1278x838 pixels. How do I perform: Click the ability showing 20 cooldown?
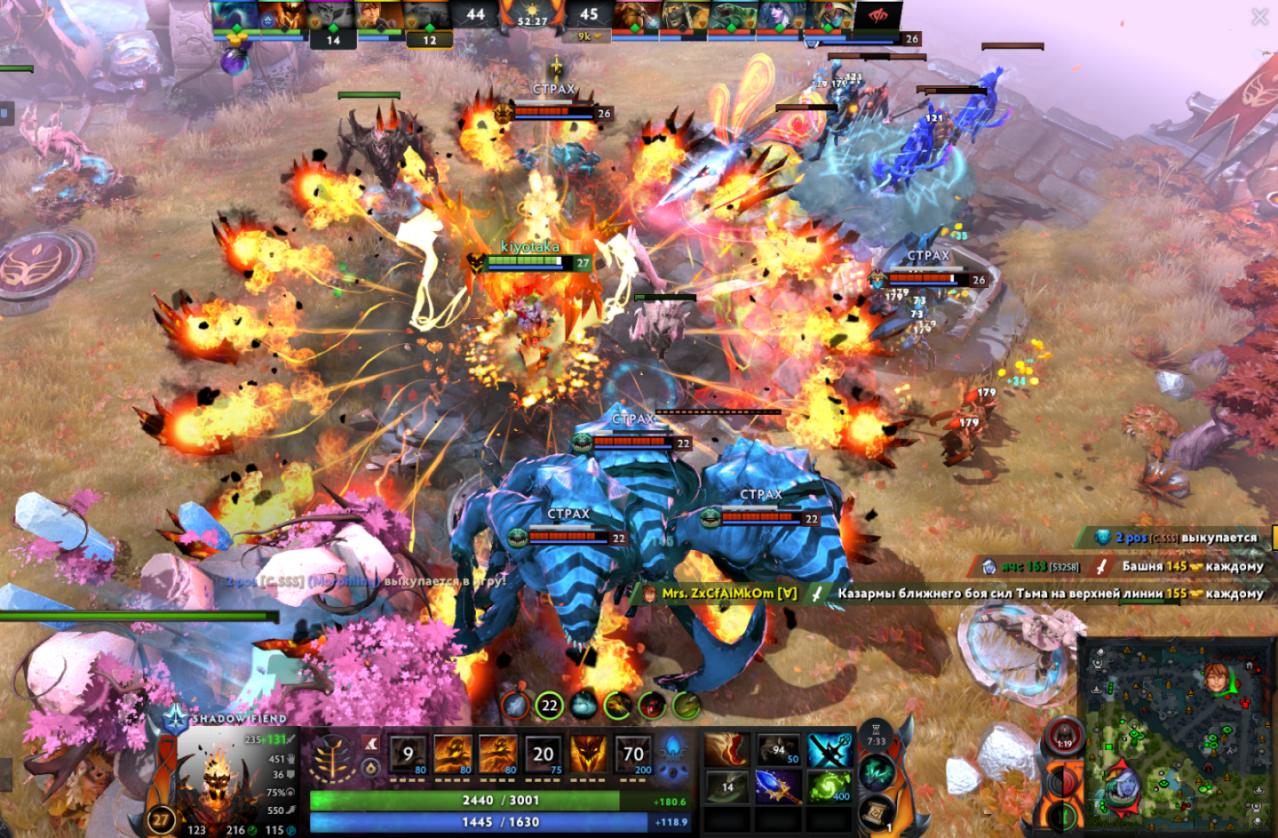[542, 755]
